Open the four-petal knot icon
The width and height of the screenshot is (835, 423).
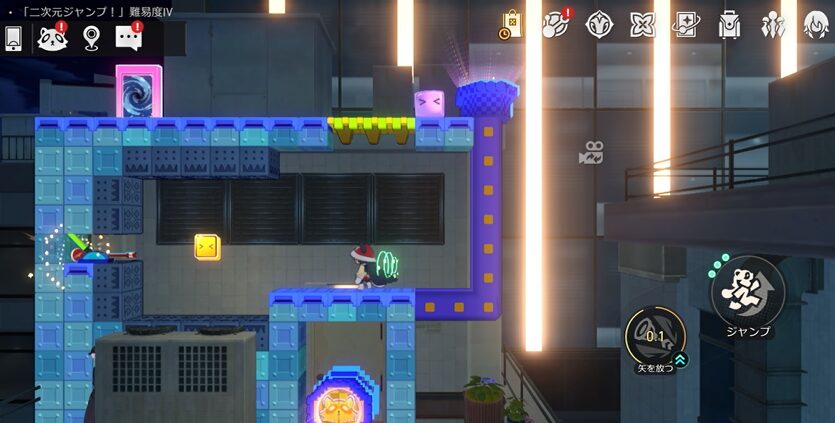[x=642, y=25]
